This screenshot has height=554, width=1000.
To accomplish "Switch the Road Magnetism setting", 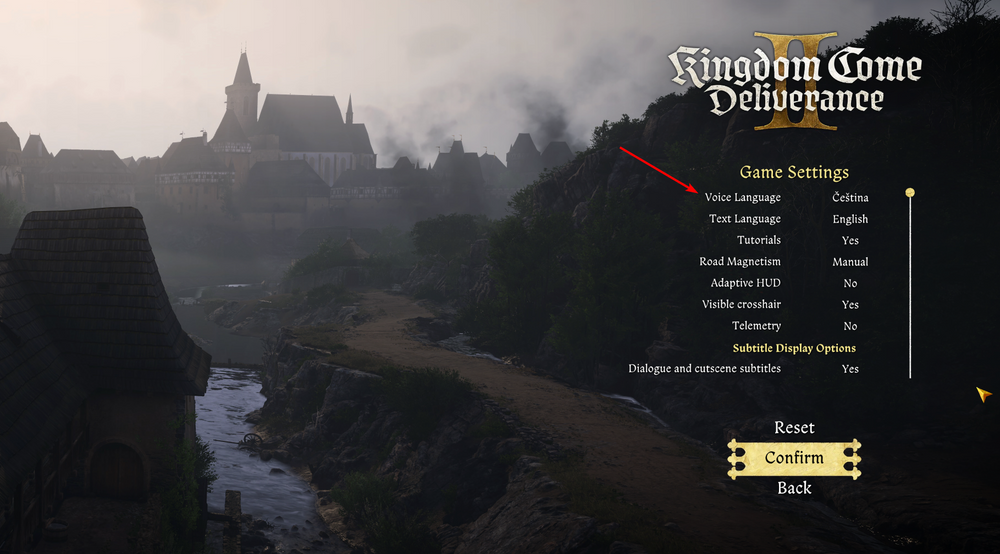I will pos(850,262).
